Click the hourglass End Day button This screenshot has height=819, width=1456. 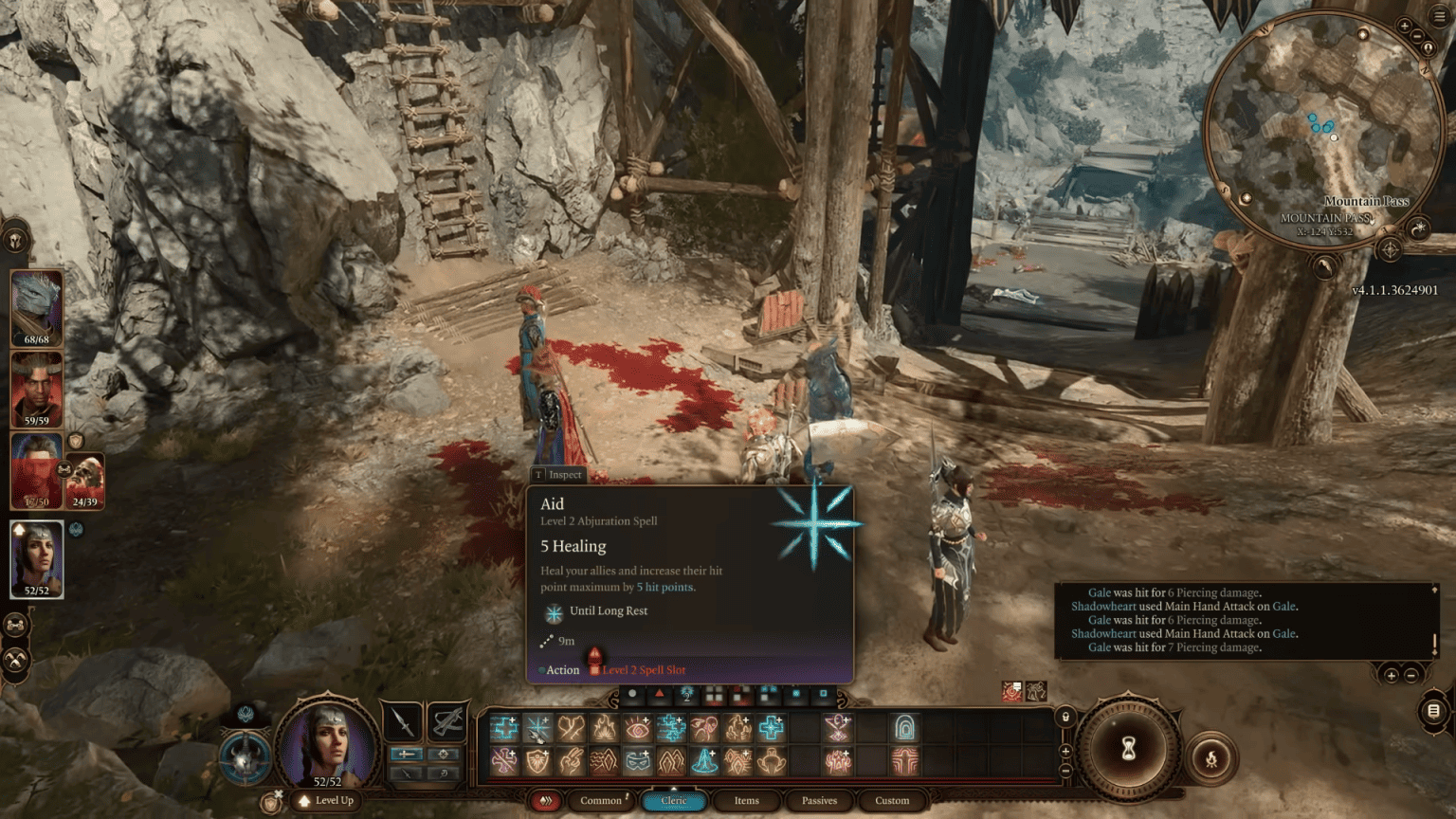pyautogui.click(x=1129, y=748)
